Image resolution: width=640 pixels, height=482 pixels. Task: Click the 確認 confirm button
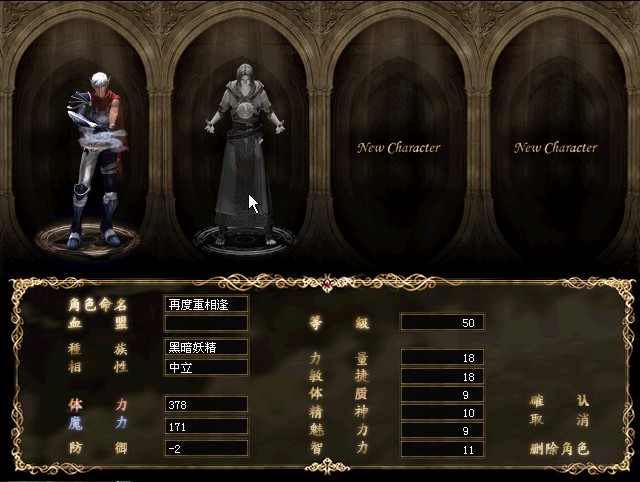(x=559, y=401)
